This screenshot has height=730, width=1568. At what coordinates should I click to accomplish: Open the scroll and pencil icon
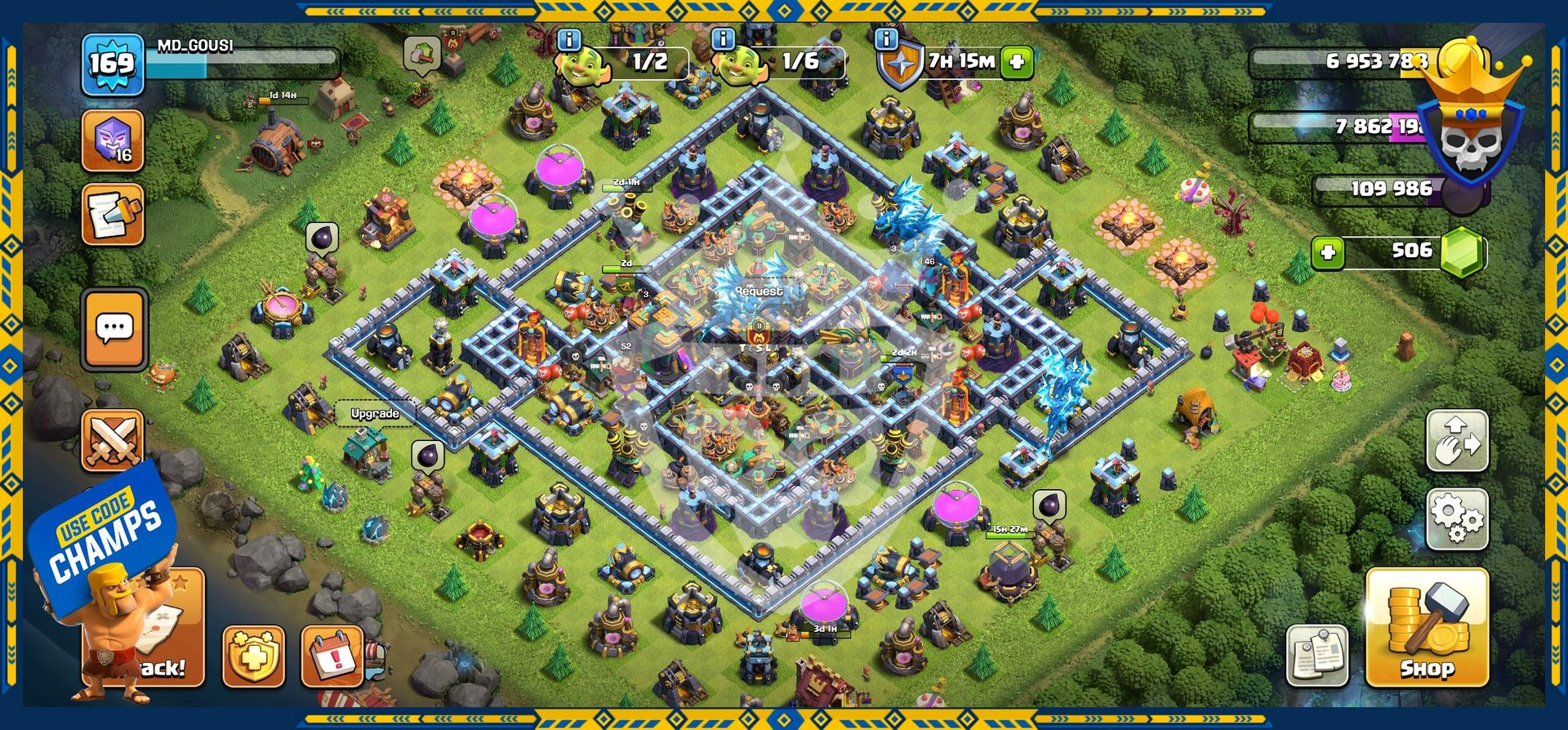(x=113, y=215)
